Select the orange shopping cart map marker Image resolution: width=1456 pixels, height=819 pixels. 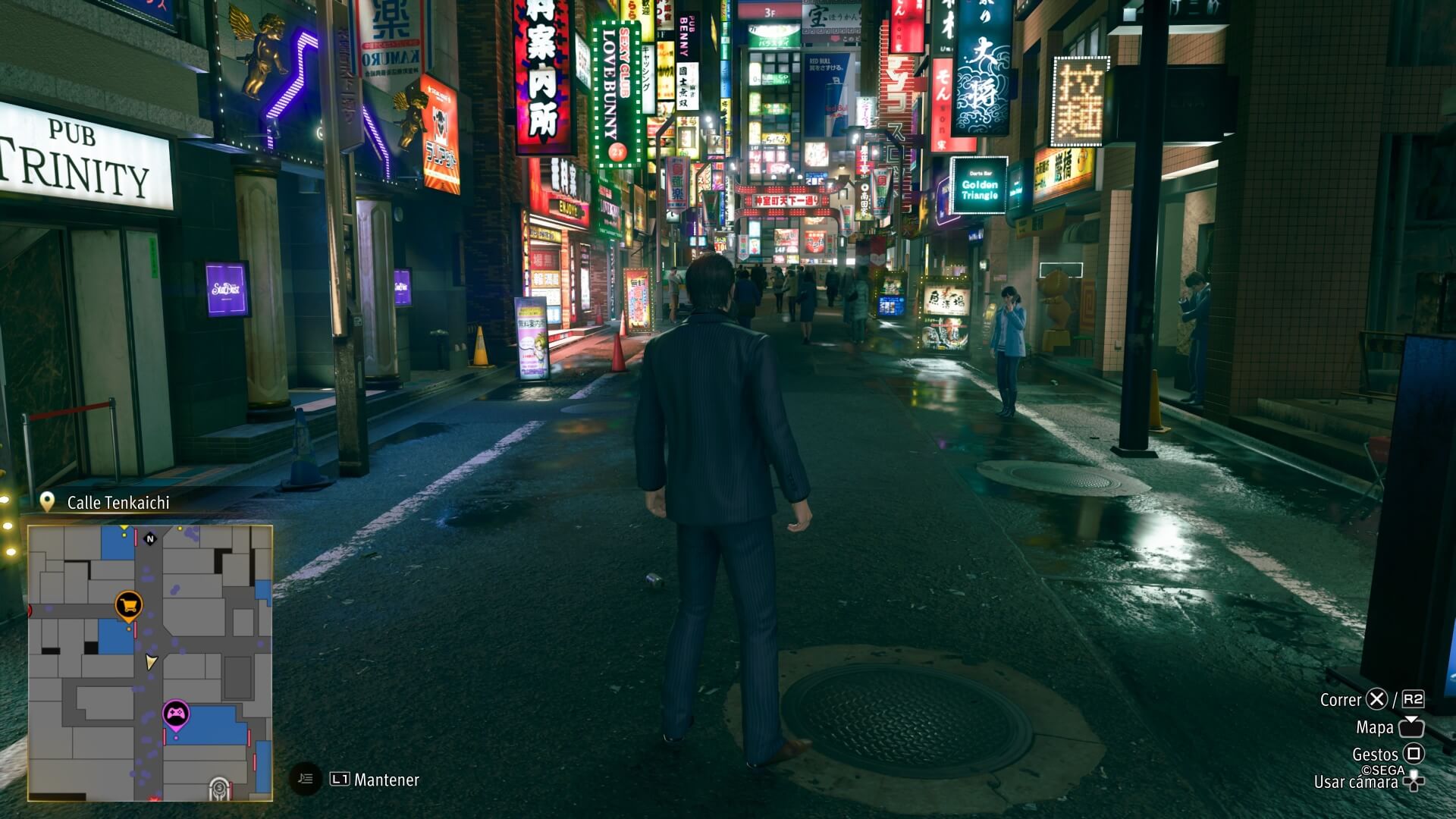click(x=129, y=605)
